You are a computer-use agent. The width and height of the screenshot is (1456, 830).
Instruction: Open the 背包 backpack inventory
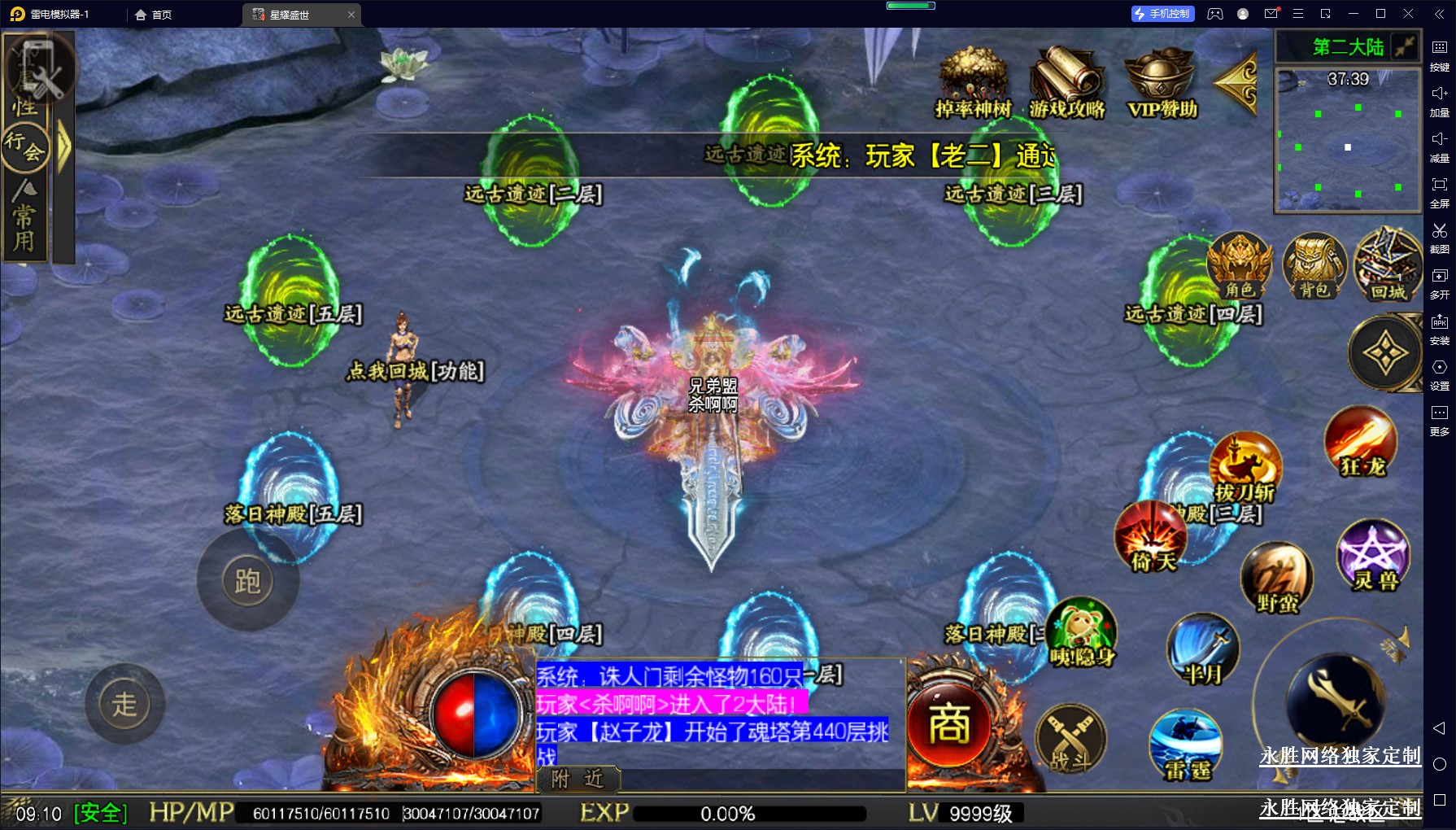coord(1314,266)
